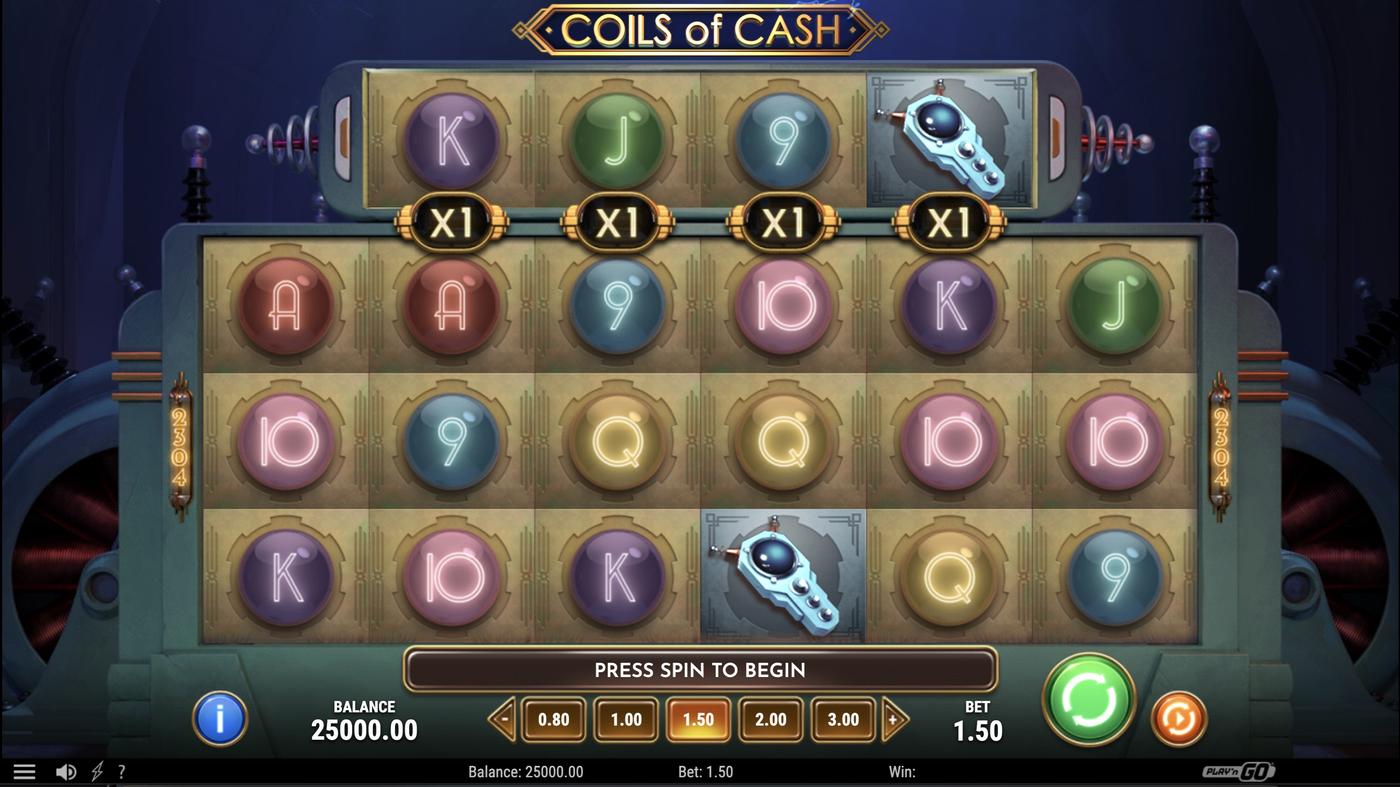Open help using the question mark icon
Viewport: 1400px width, 787px height.
pos(122,770)
